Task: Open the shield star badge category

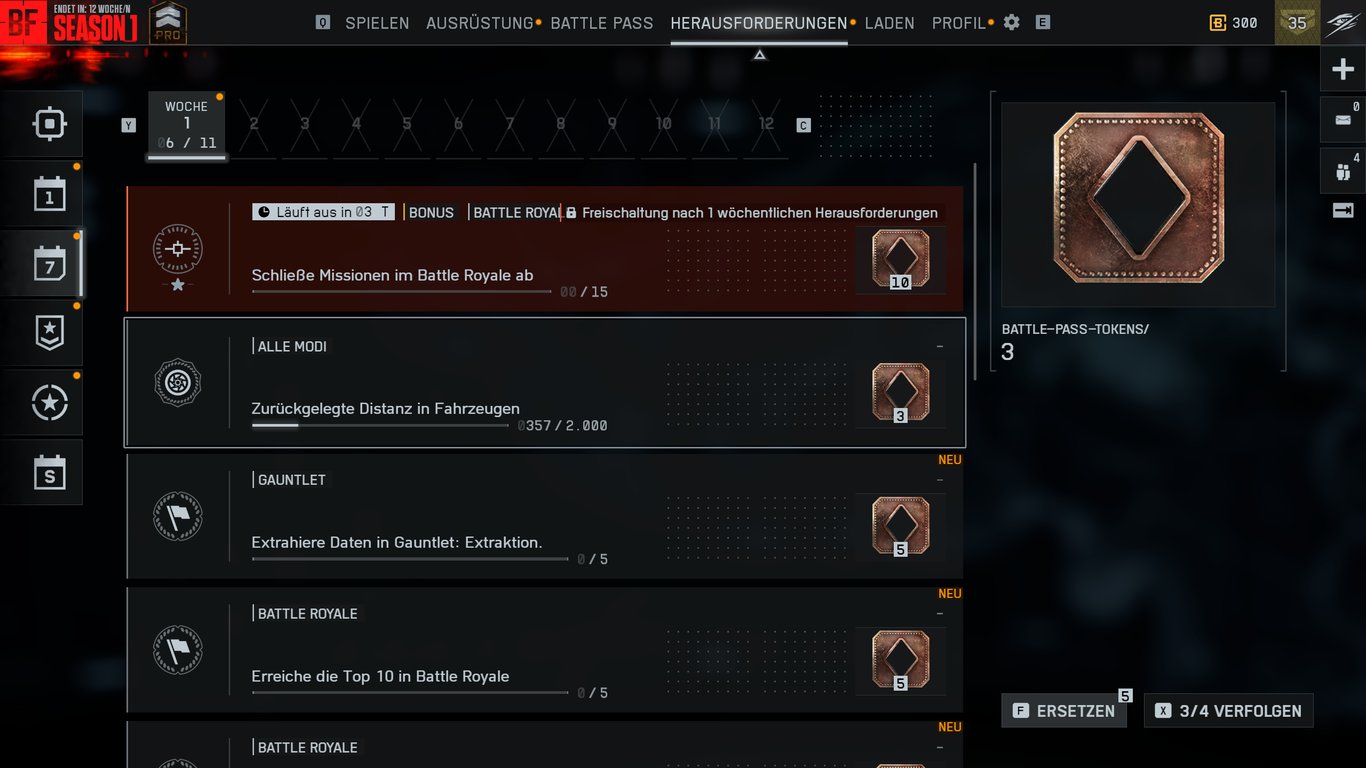Action: point(49,334)
